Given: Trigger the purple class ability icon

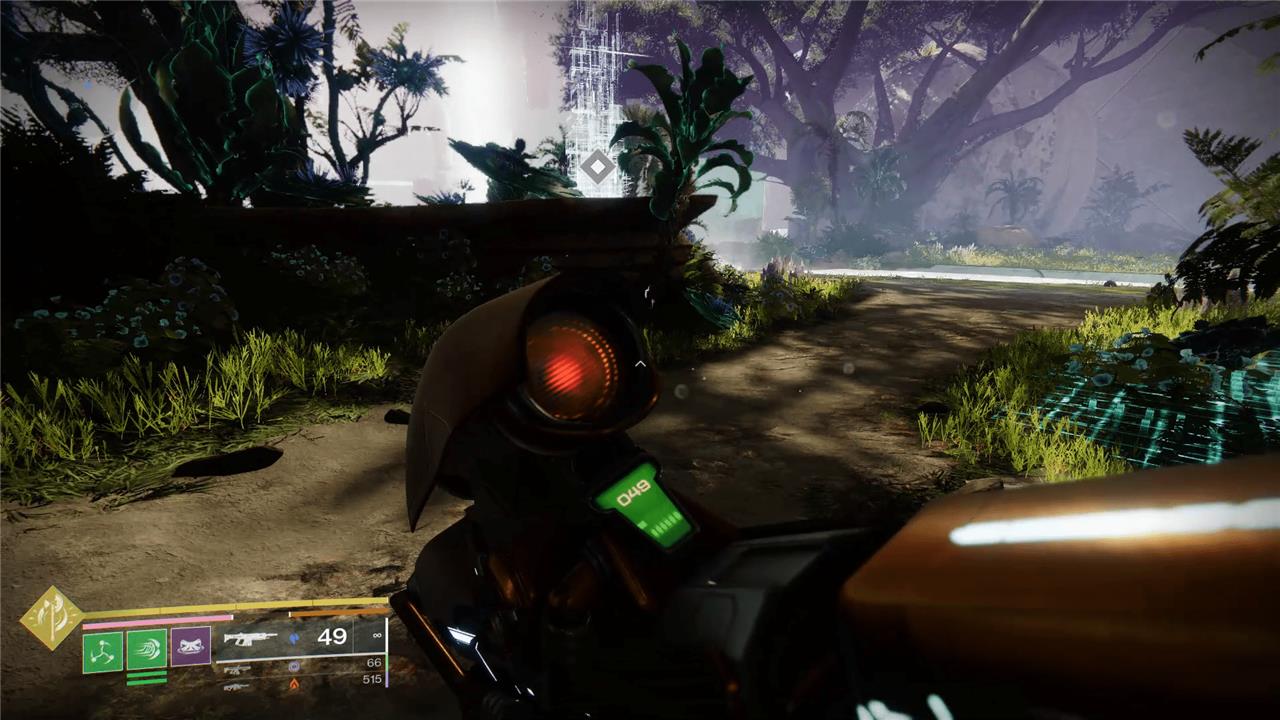Looking at the screenshot, I should (190, 648).
